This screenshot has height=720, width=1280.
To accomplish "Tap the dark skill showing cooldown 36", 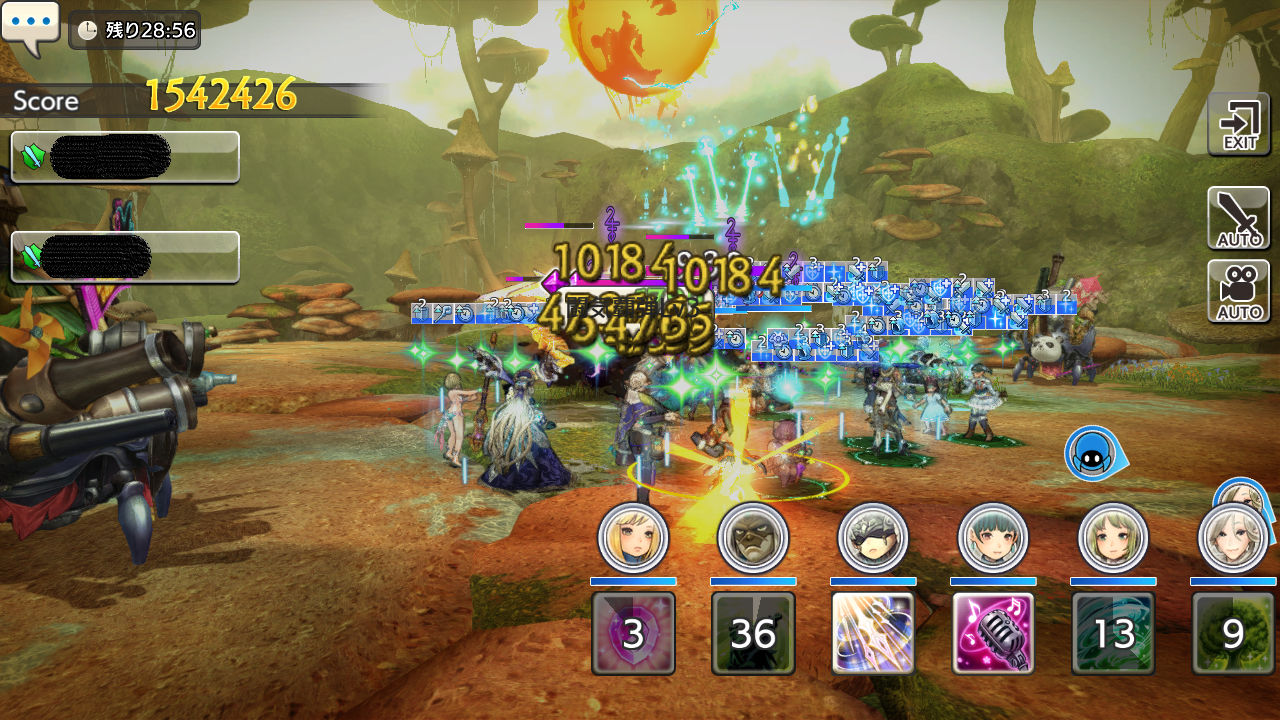I will pyautogui.click(x=753, y=633).
